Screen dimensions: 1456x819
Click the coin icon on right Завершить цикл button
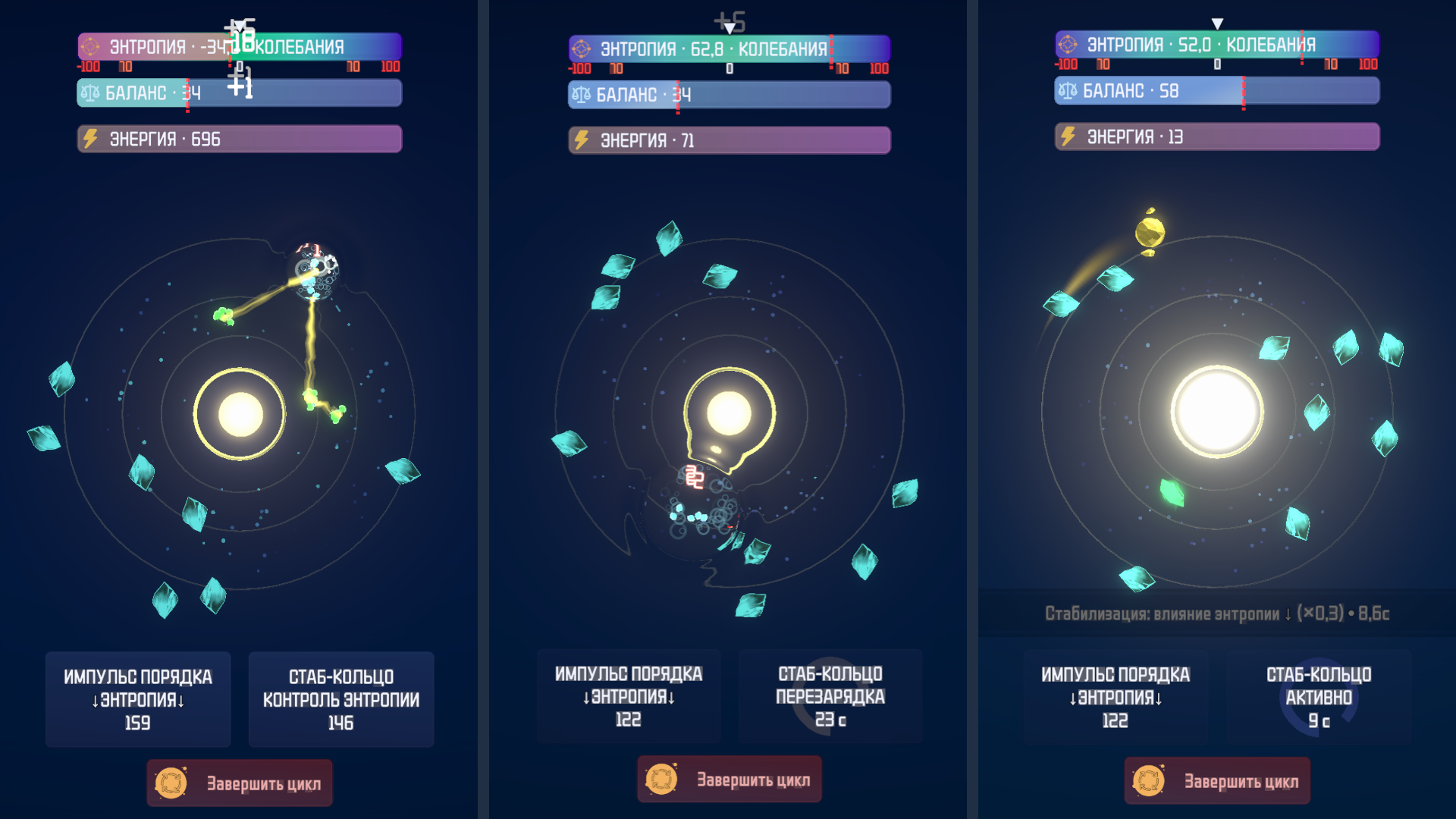(1150, 782)
